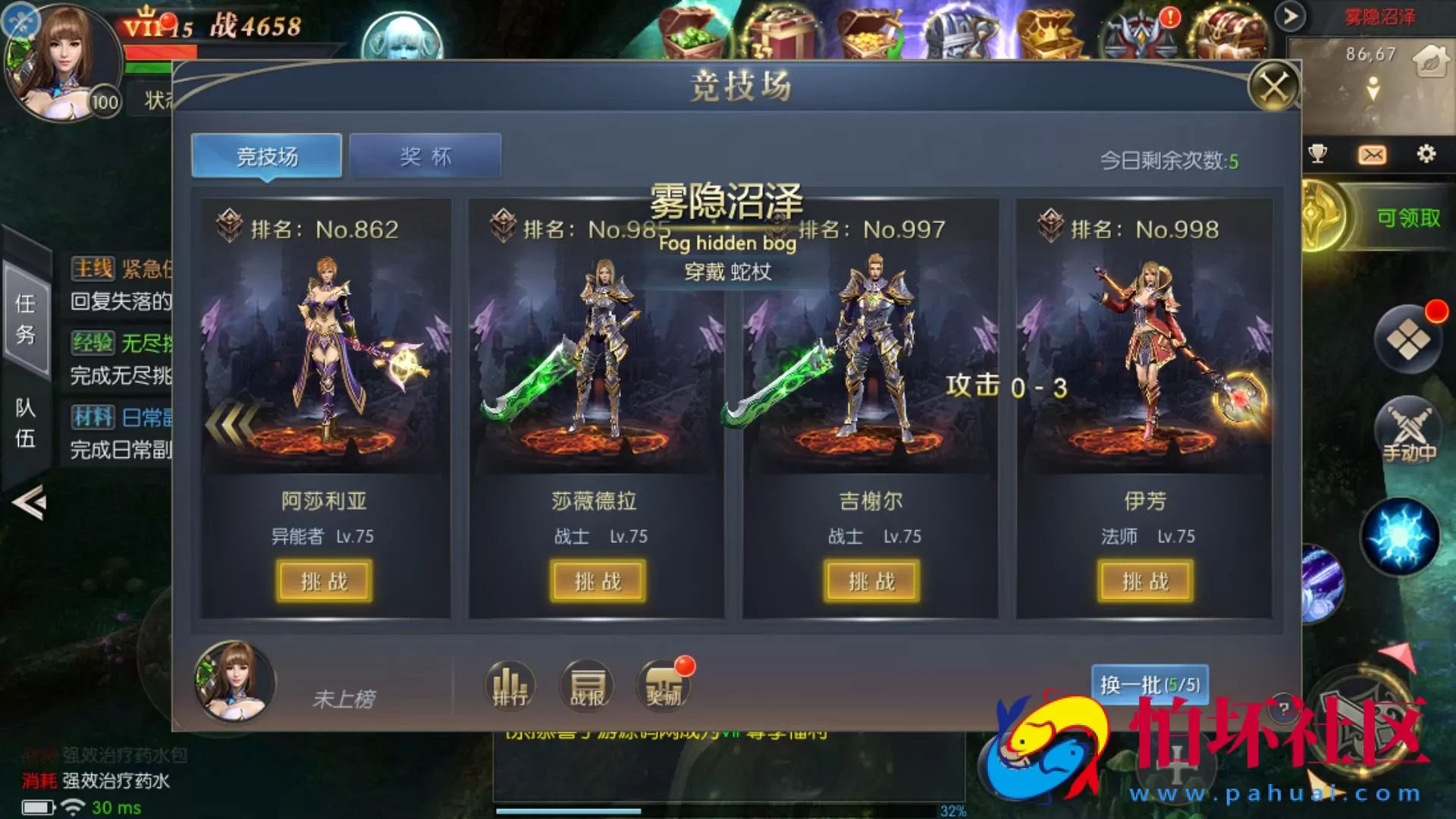The image size is (1456, 819).
Task: Expand the top-right arrow near 雾隐沼泽
Action: tap(1291, 15)
